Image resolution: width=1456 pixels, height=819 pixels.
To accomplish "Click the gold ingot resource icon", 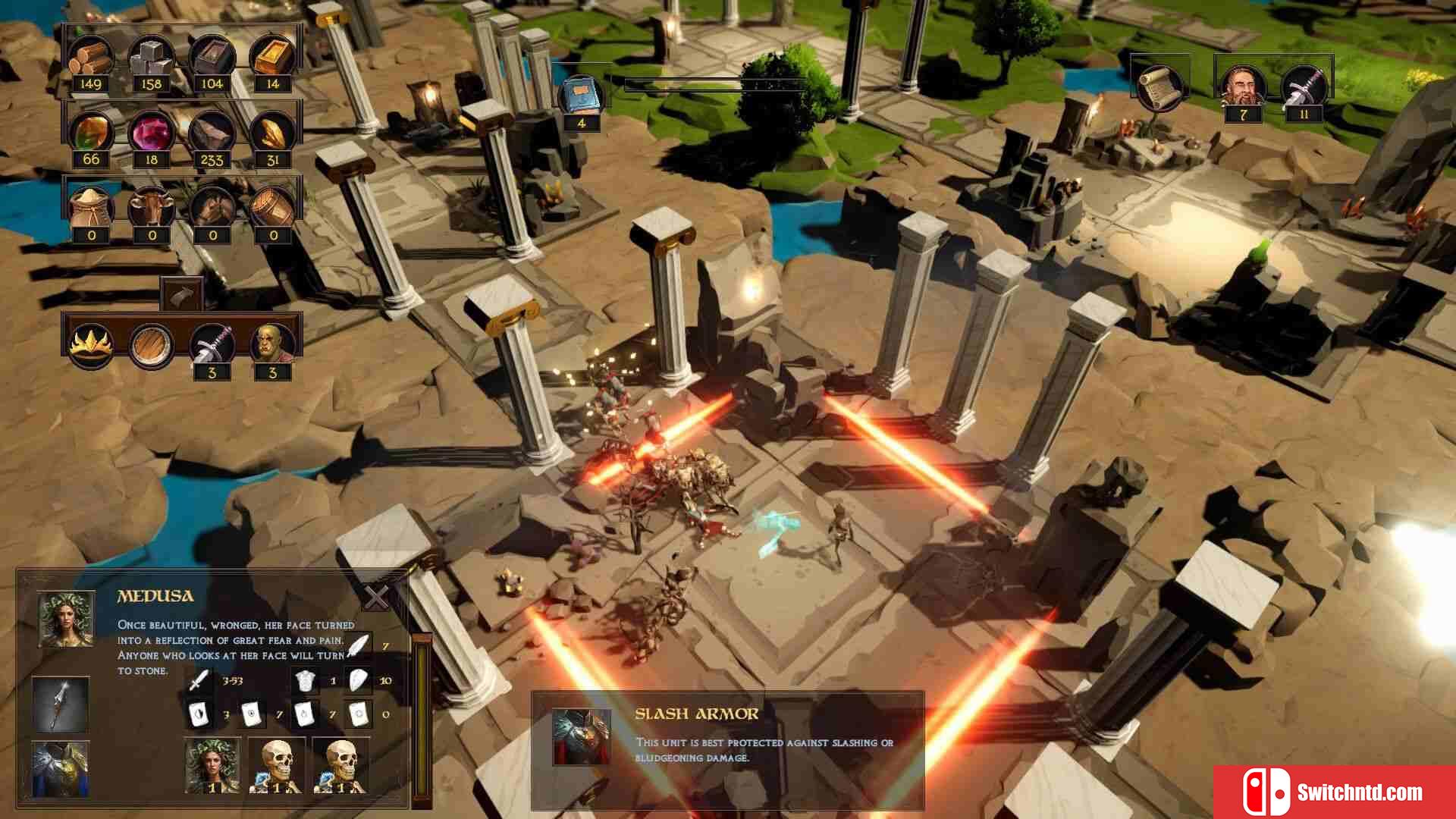I will coord(272,58).
